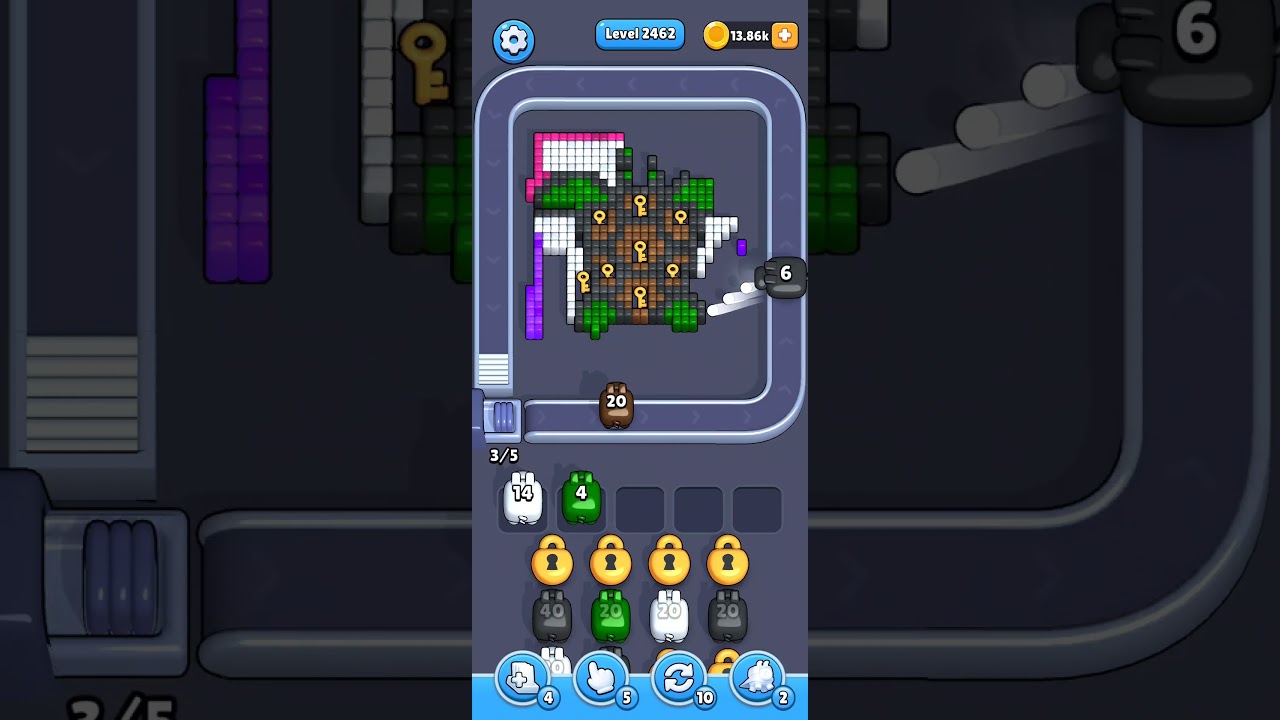The image size is (1280, 720).
Task: Tap the 3/5 pipe counter label
Action: tap(503, 455)
